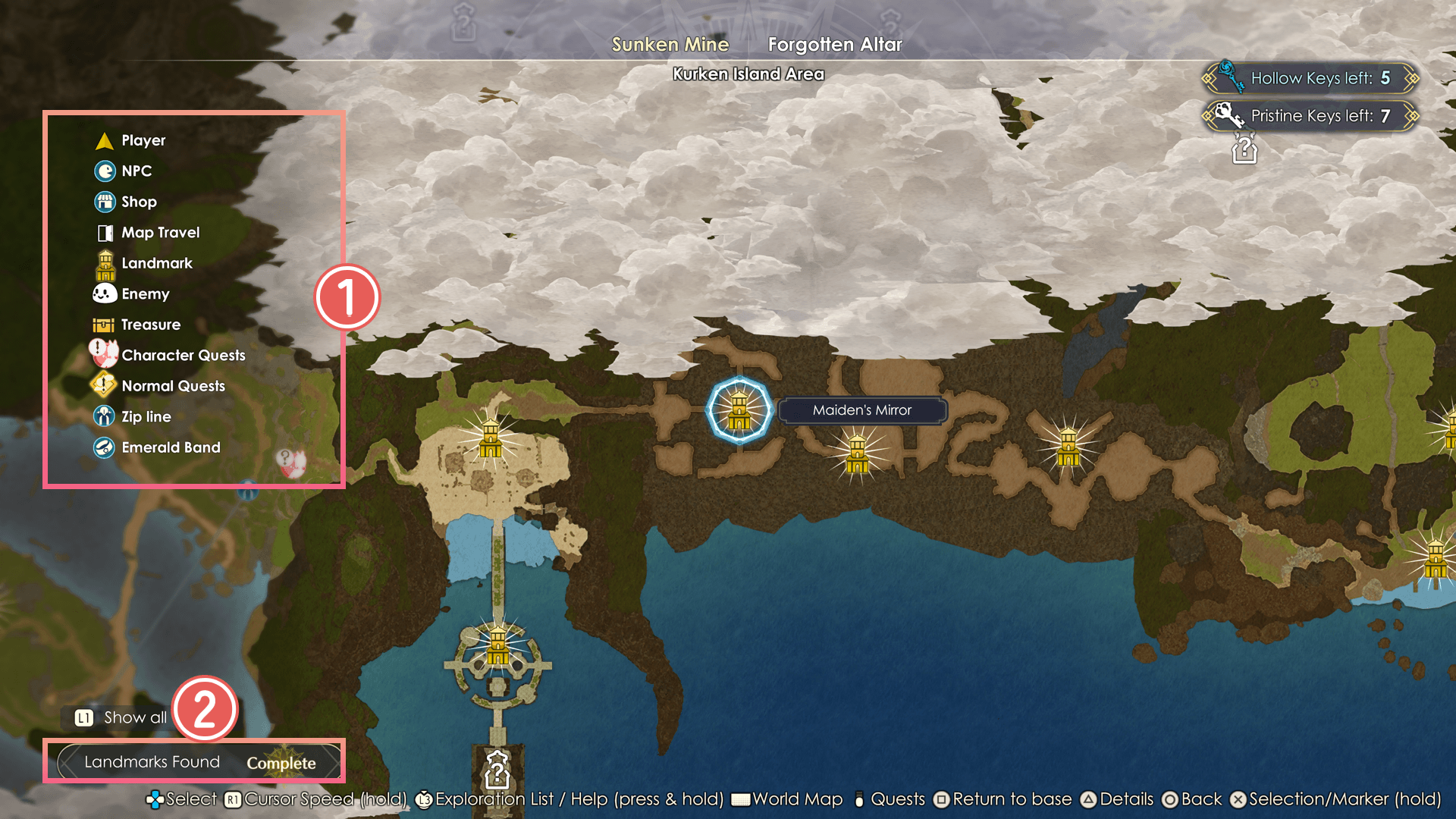Image resolution: width=1456 pixels, height=819 pixels.
Task: Toggle Zip line legend entry
Action: click(x=146, y=417)
